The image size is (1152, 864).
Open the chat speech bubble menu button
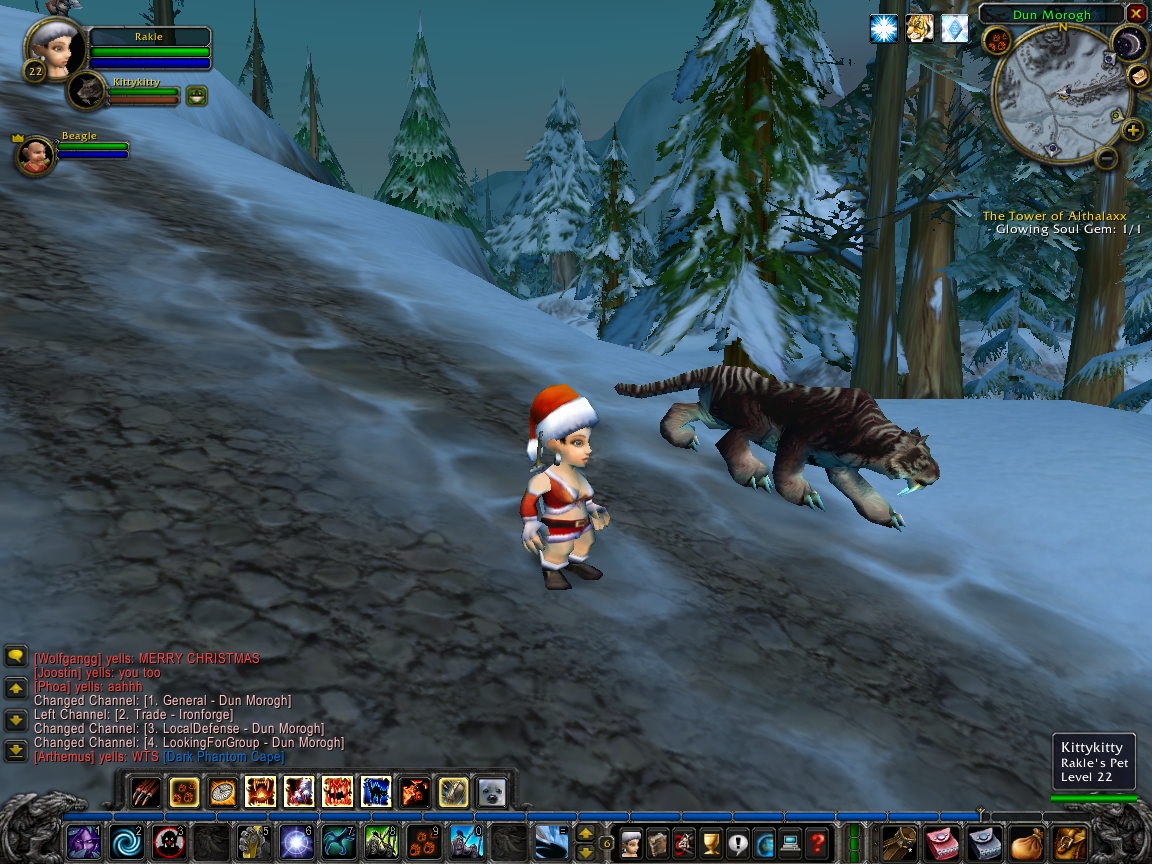[x=15, y=656]
